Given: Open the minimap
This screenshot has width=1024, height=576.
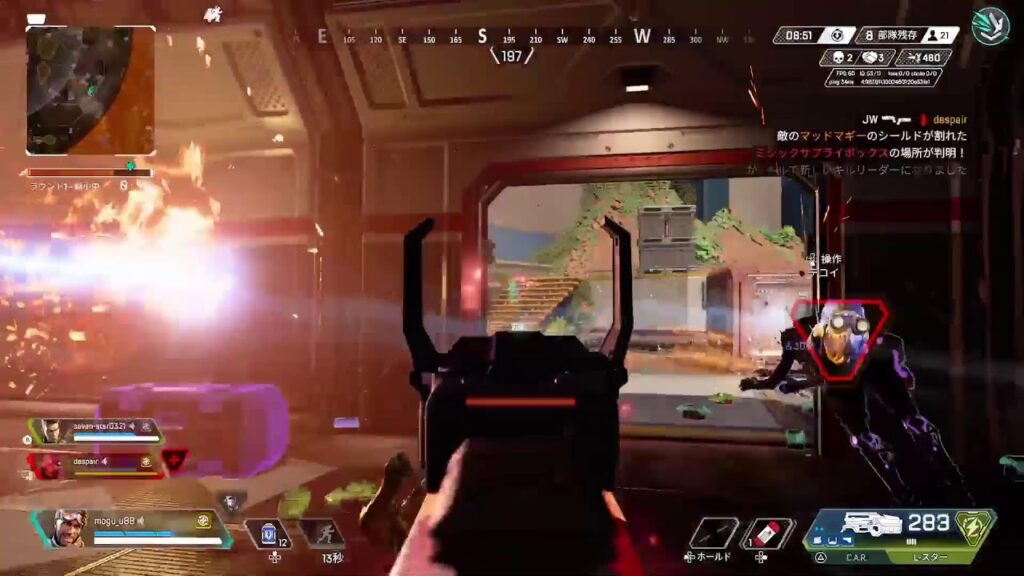Looking at the screenshot, I should click(x=90, y=90).
